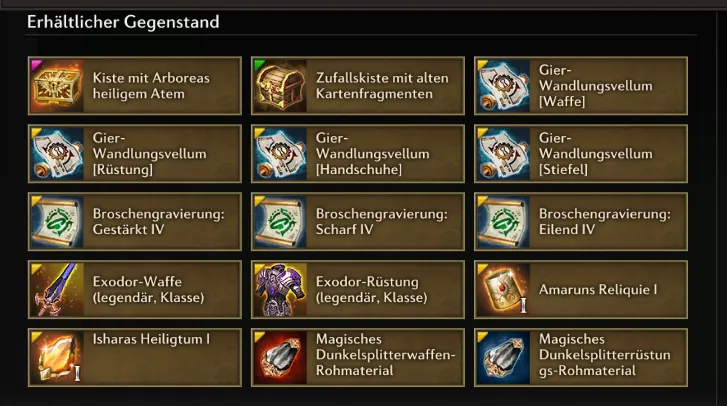Choose Zufallskiste mit alten Kartenfragmenten

click(x=357, y=86)
